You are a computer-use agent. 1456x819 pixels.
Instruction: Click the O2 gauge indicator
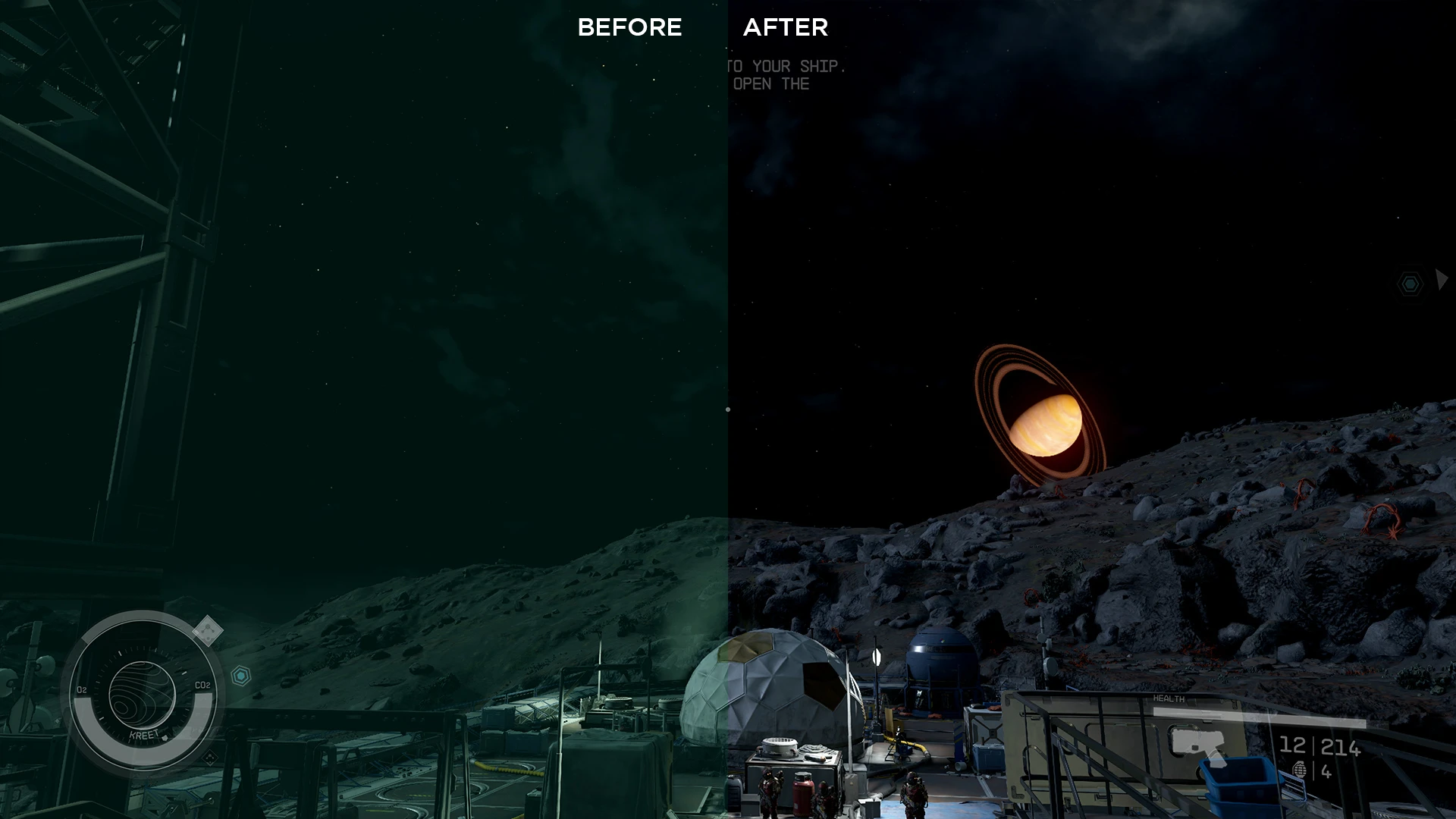pyautogui.click(x=82, y=689)
